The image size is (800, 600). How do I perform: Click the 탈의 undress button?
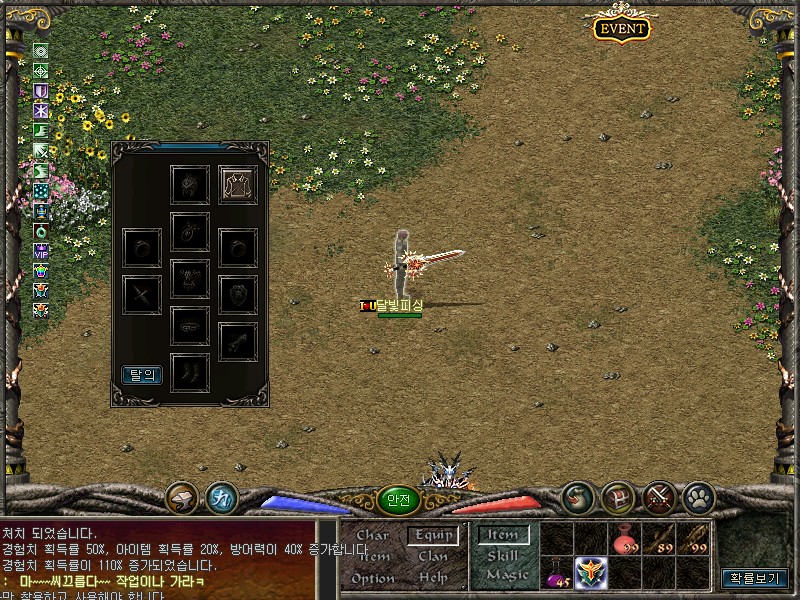[142, 375]
